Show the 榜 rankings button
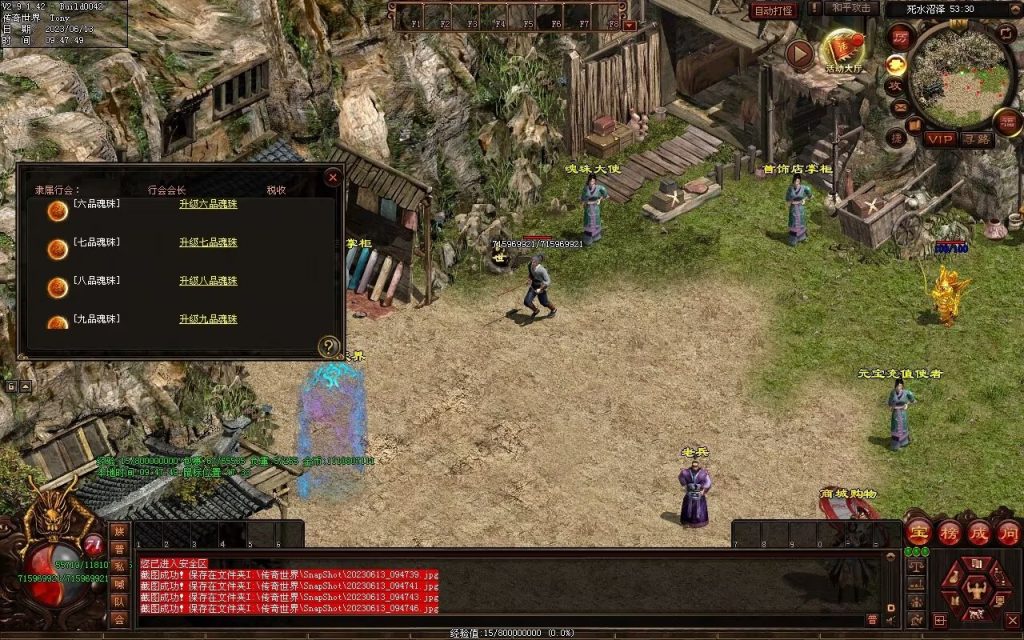This screenshot has width=1024, height=640. click(949, 532)
